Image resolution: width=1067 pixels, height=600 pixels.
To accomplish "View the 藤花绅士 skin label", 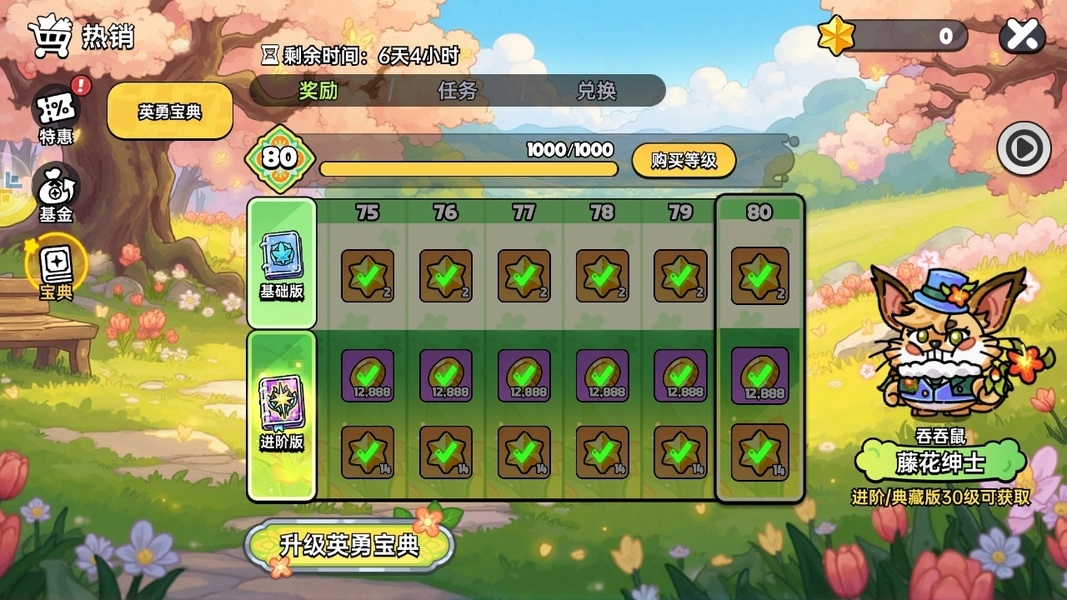I will pyautogui.click(x=940, y=463).
